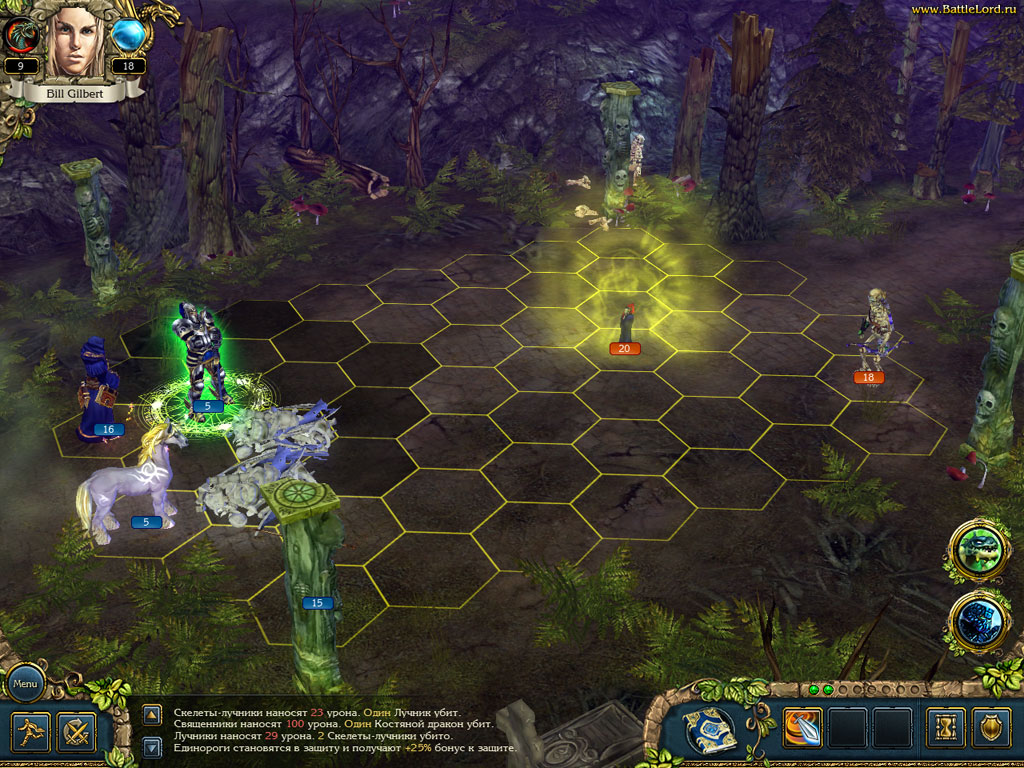Screen dimensions: 1024x768
Task: Choose the hourglass wait button
Action: click(x=945, y=728)
